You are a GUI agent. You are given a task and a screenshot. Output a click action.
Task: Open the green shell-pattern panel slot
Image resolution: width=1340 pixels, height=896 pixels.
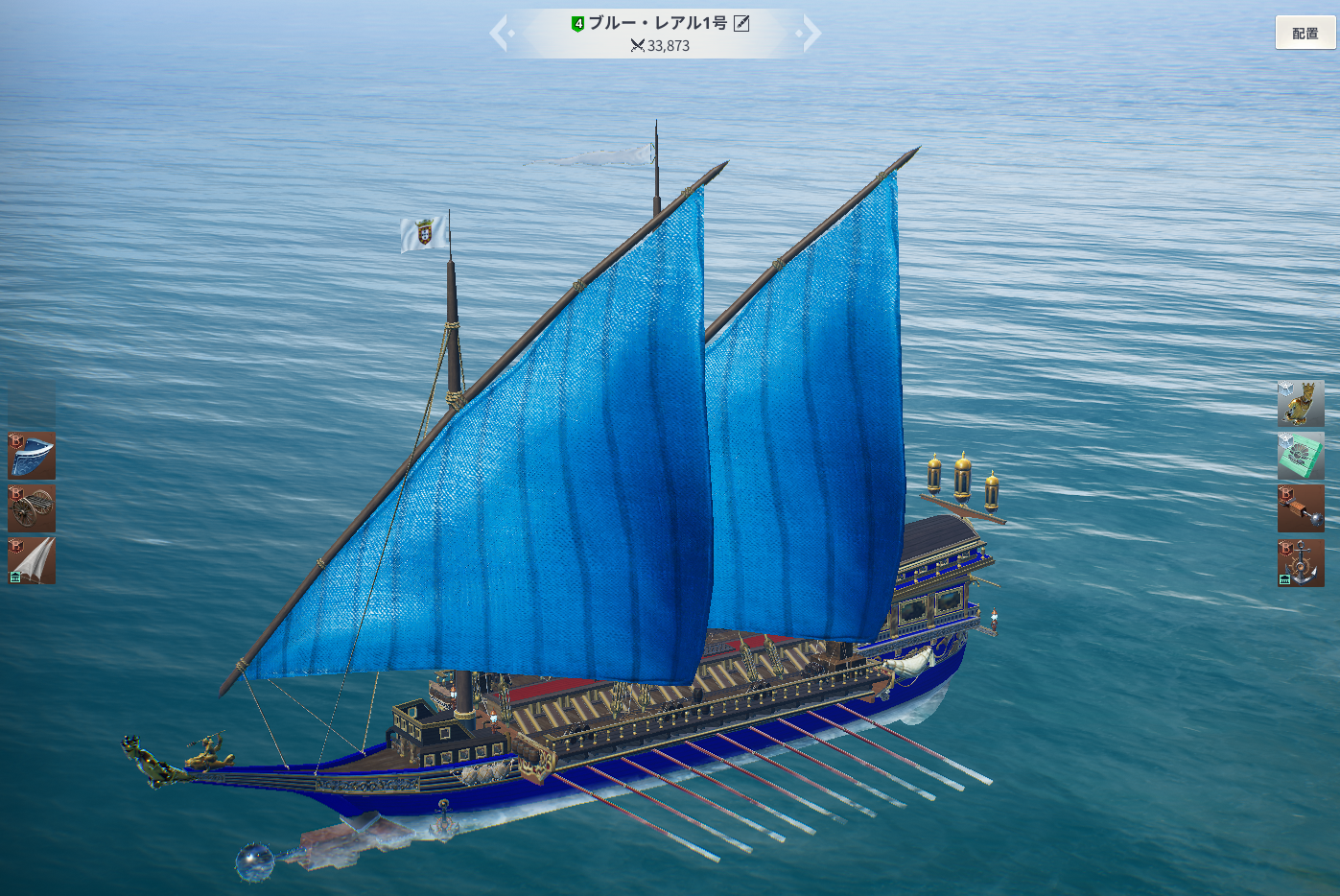click(1301, 457)
